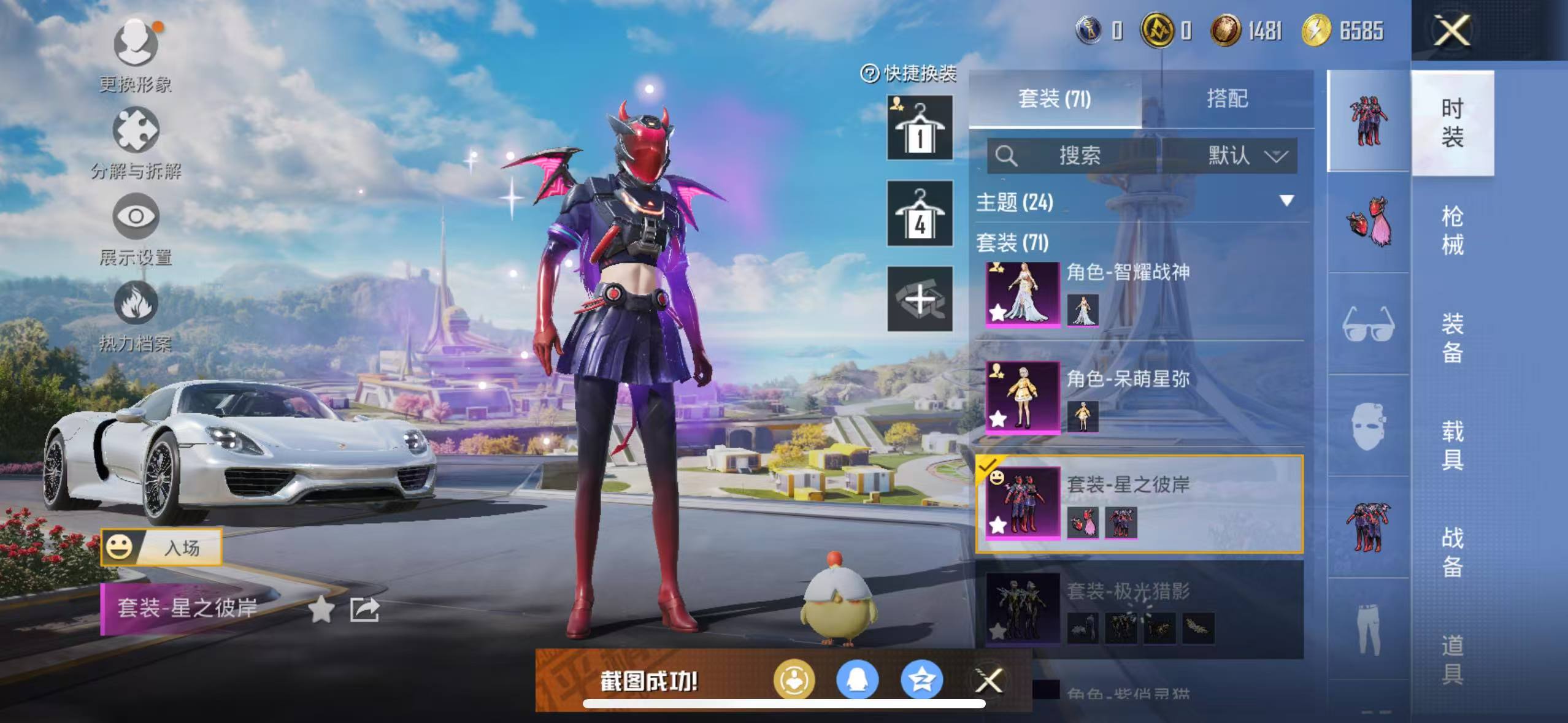Select quick outfit preset 4

coord(920,213)
